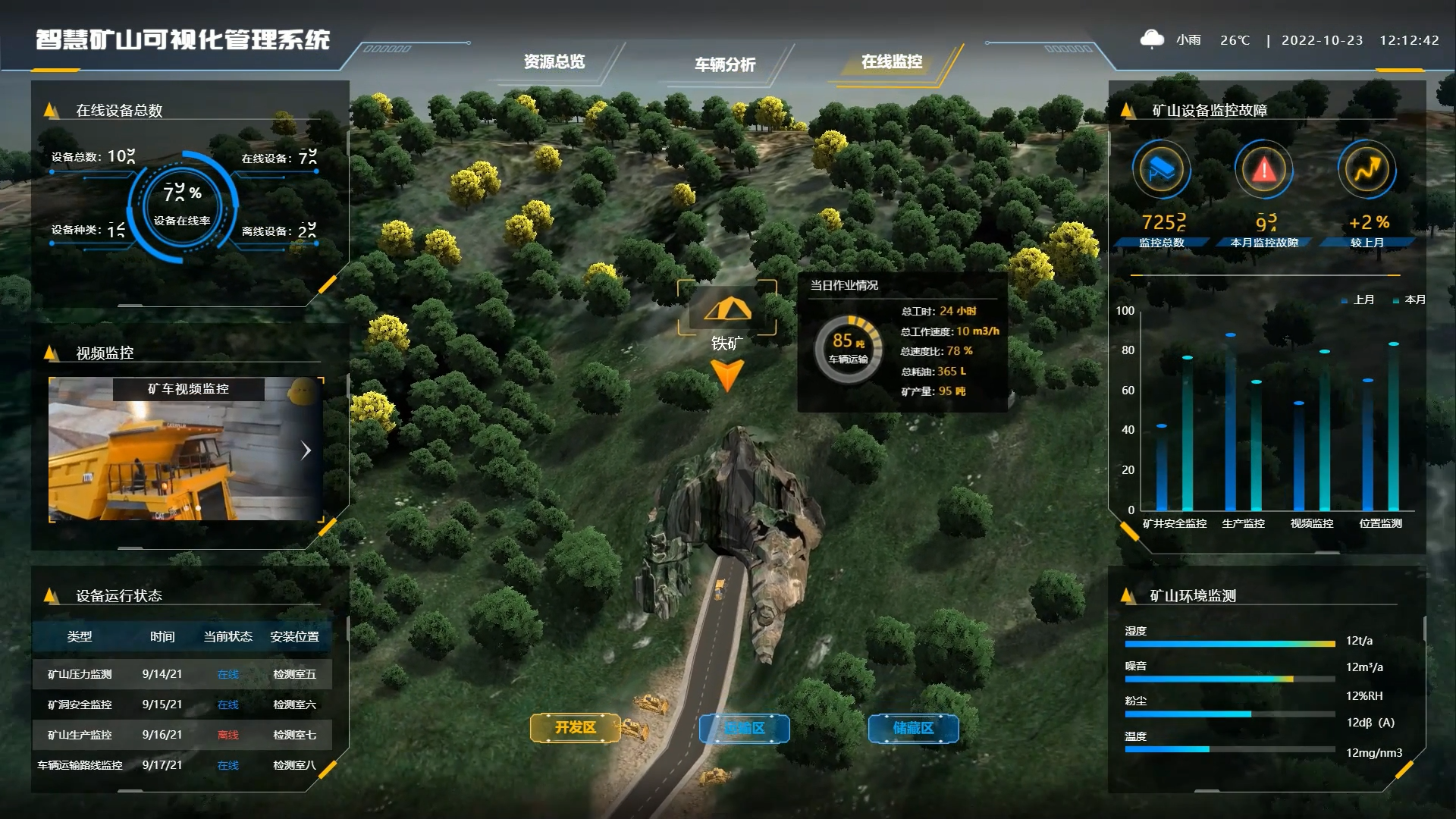Open the 本月监控故障 warning icon
1456x819 pixels.
(1263, 170)
